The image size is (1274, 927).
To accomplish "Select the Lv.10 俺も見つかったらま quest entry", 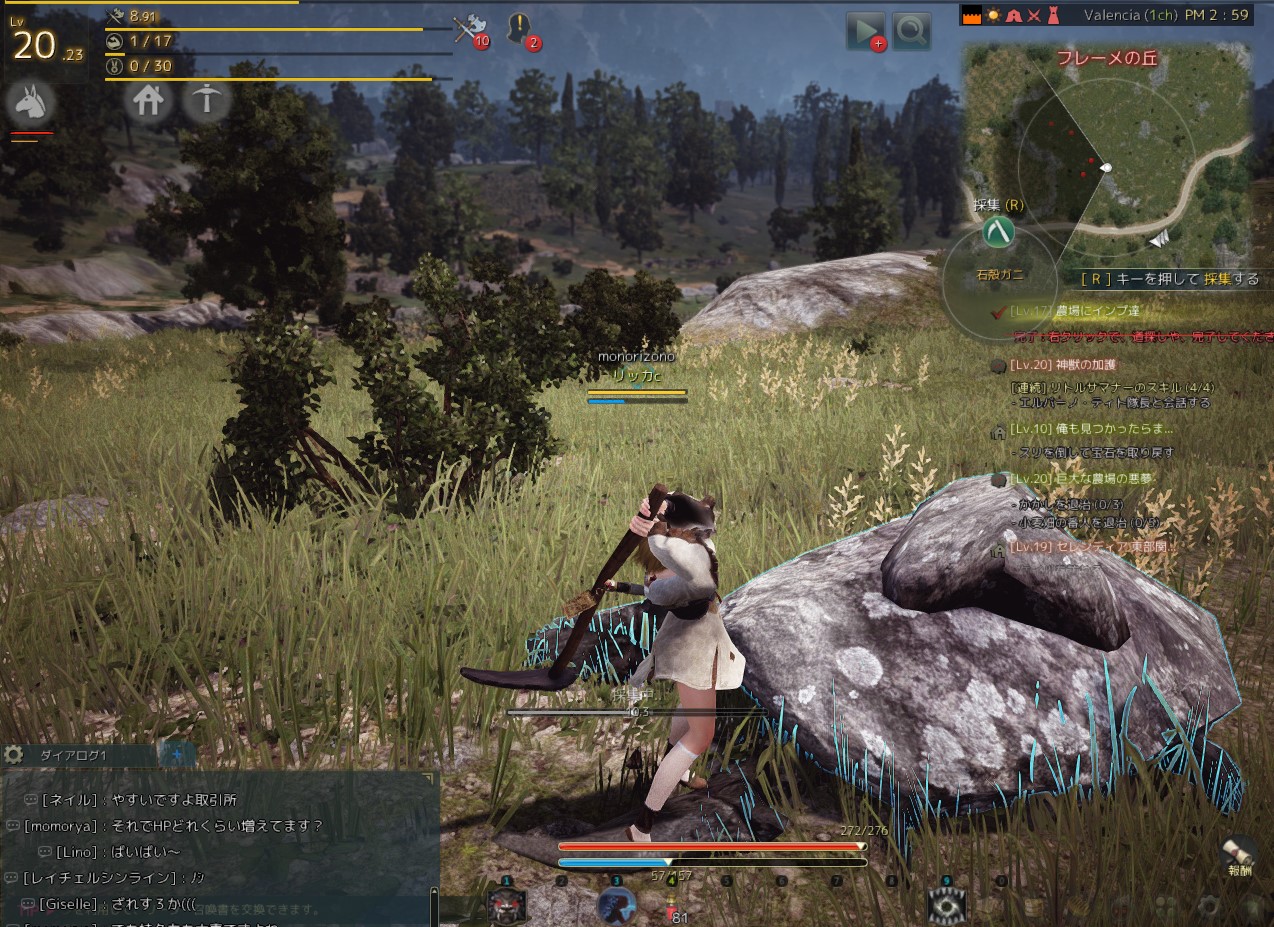I will pos(1090,429).
